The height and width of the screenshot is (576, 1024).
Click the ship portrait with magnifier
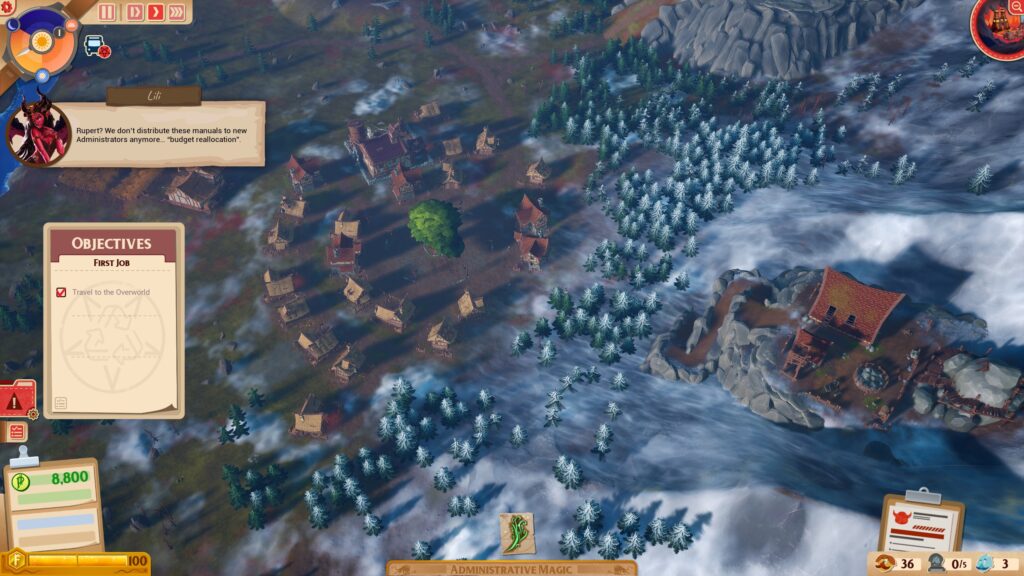(x=998, y=24)
